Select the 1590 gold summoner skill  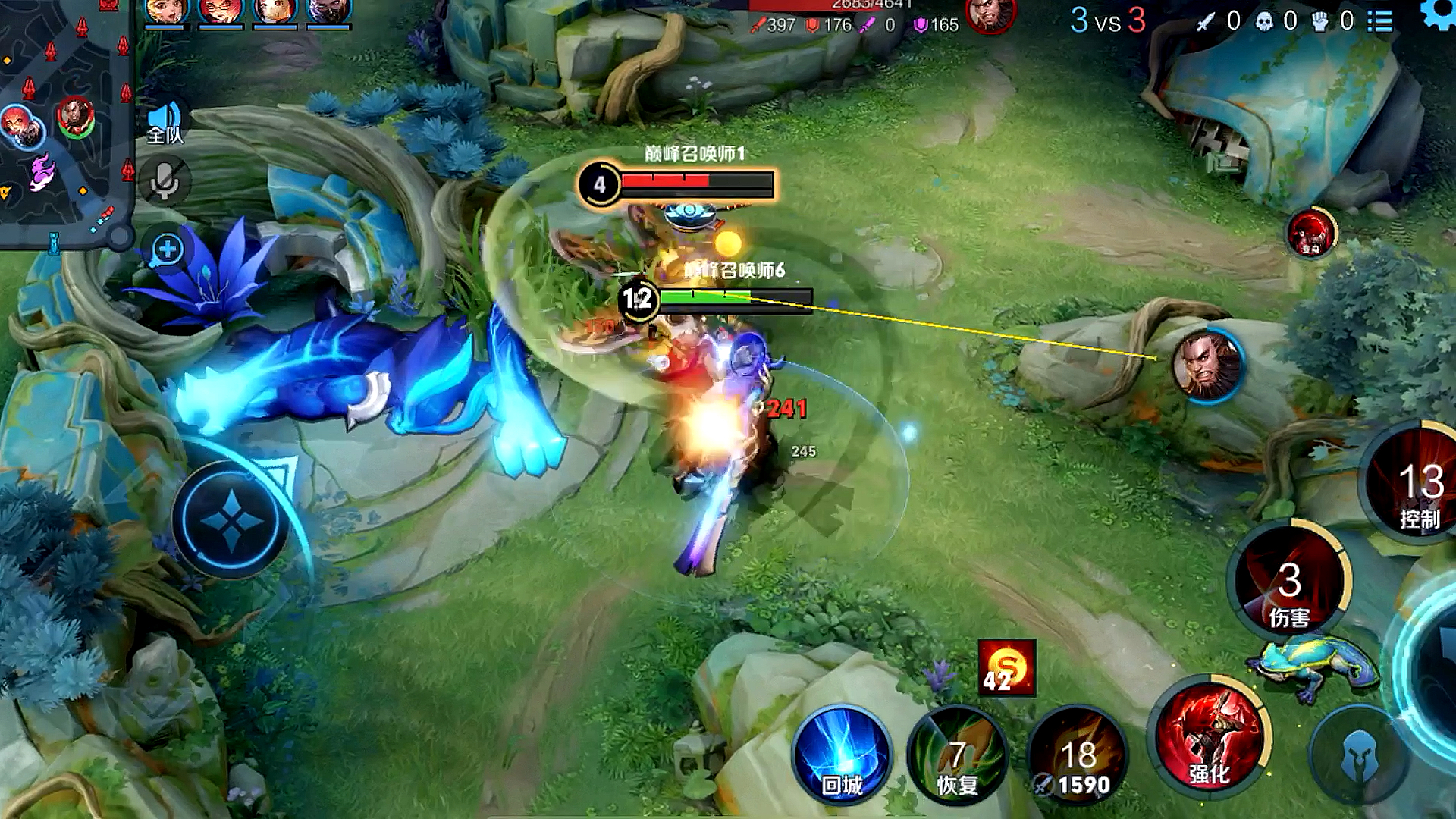tap(1077, 758)
